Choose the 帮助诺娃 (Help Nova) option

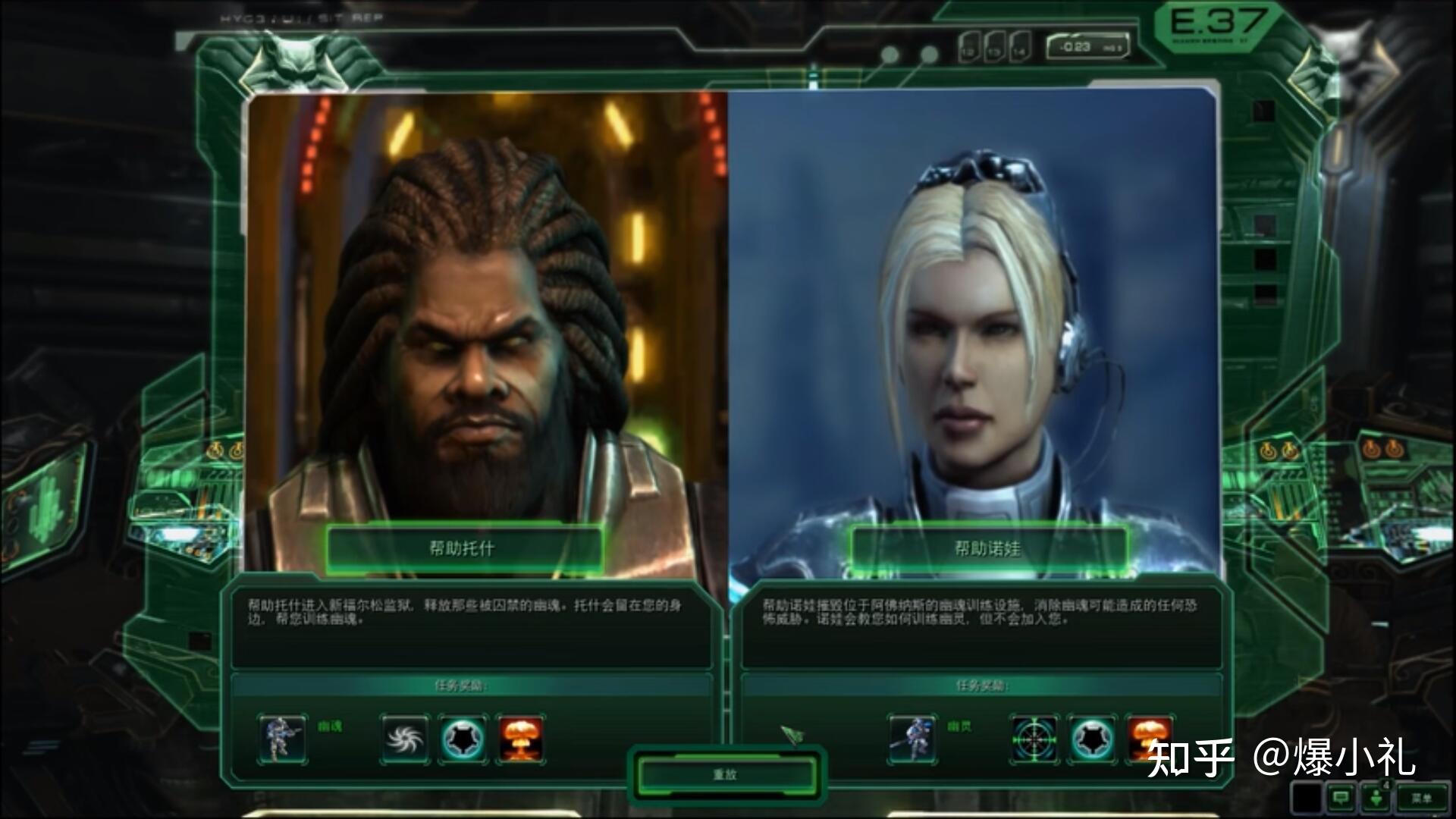(987, 548)
